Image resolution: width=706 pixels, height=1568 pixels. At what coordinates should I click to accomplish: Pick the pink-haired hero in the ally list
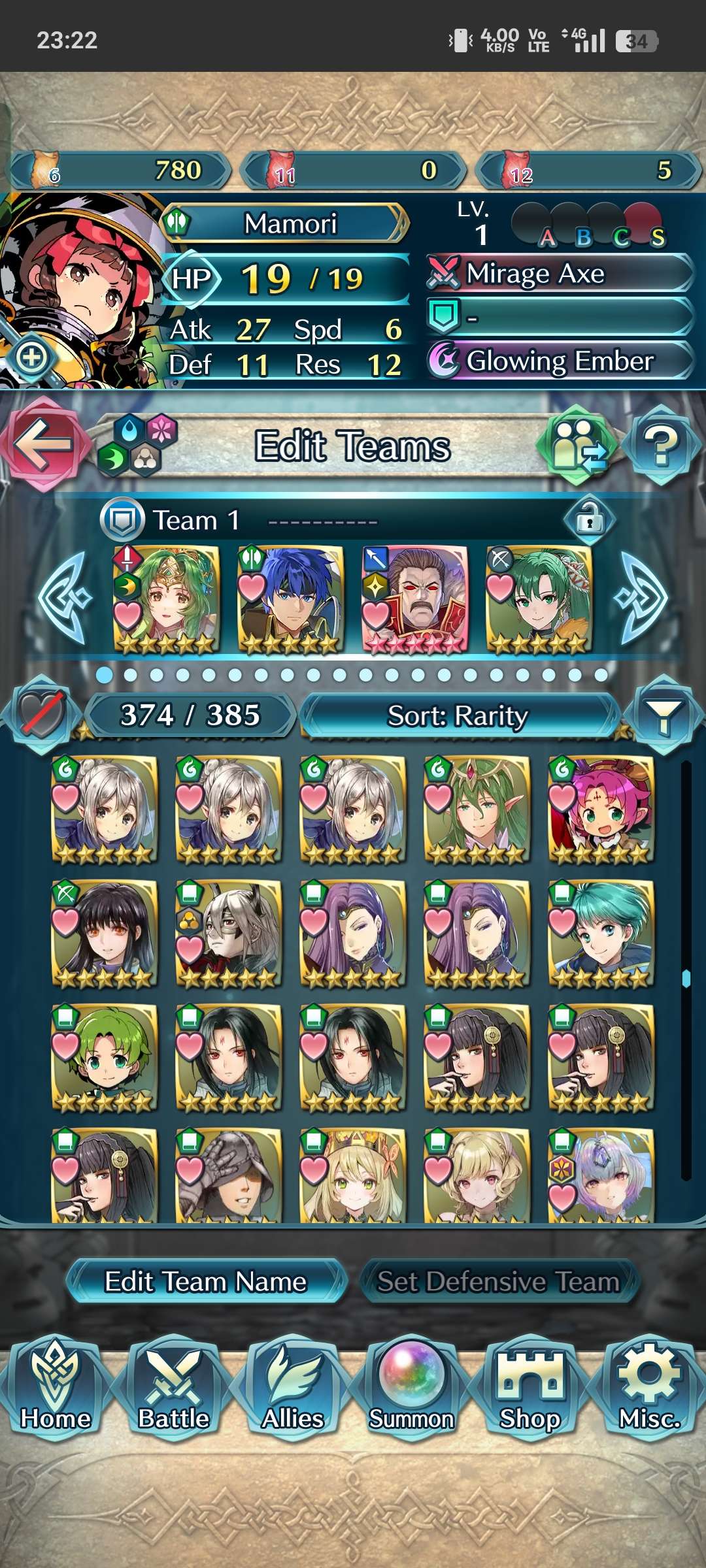601,809
